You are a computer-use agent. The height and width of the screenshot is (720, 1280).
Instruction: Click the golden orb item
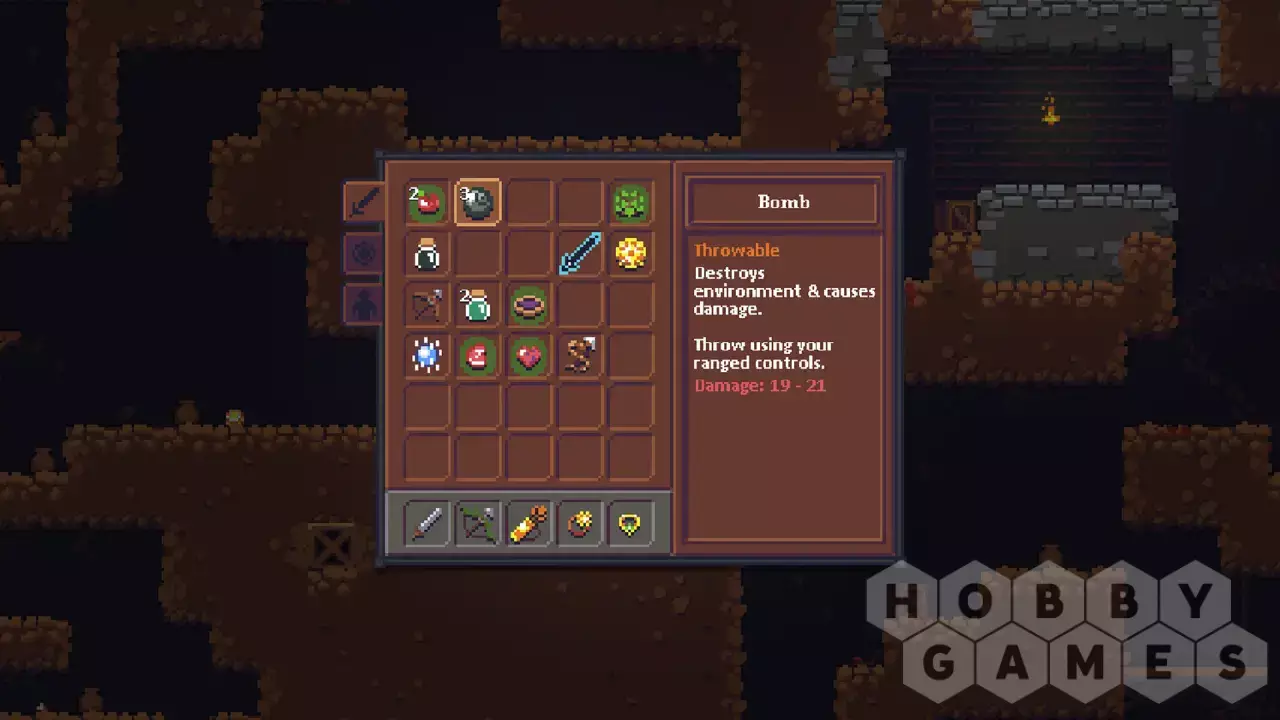630,254
